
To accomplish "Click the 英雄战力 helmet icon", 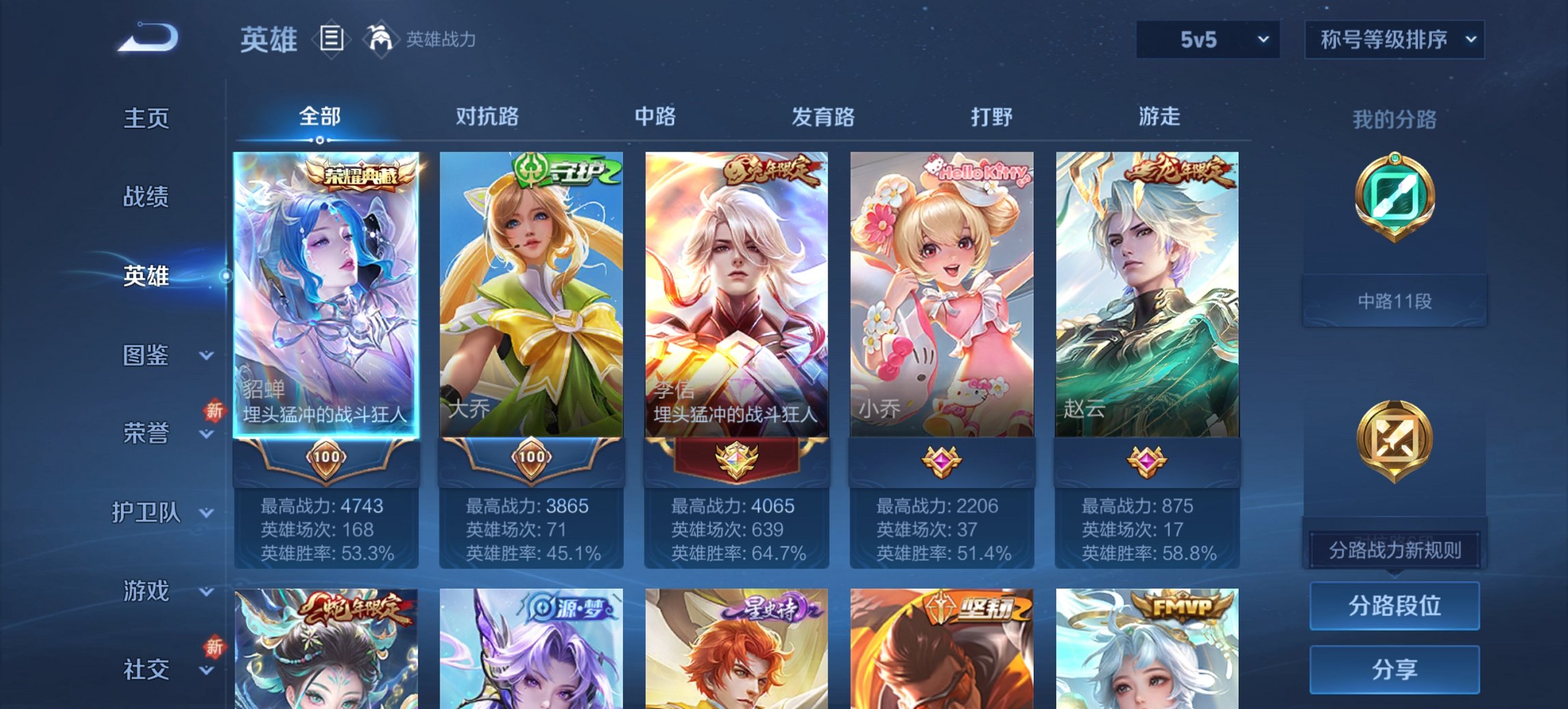I will point(381,40).
